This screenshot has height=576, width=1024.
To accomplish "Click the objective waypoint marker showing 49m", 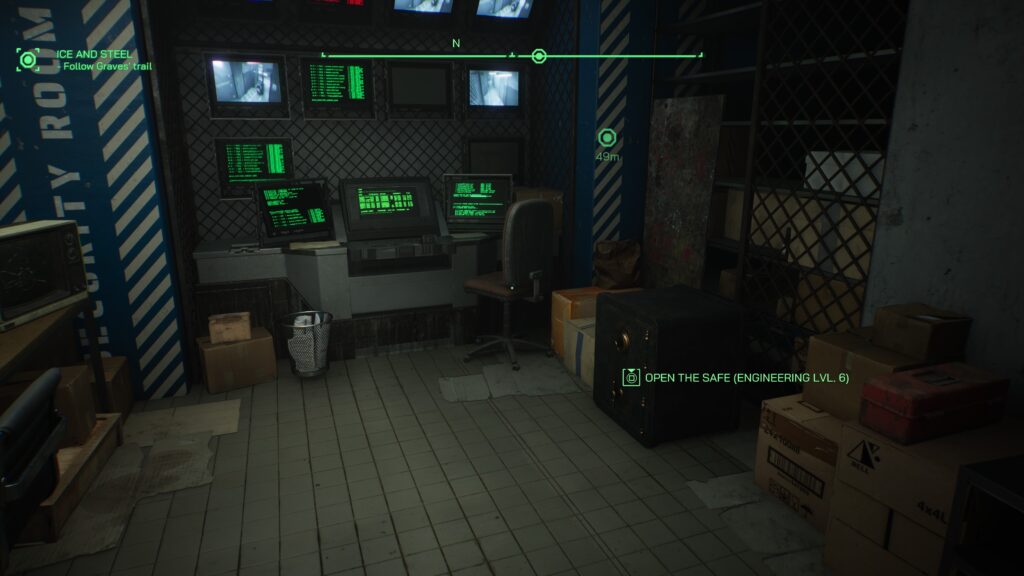I will (x=606, y=138).
